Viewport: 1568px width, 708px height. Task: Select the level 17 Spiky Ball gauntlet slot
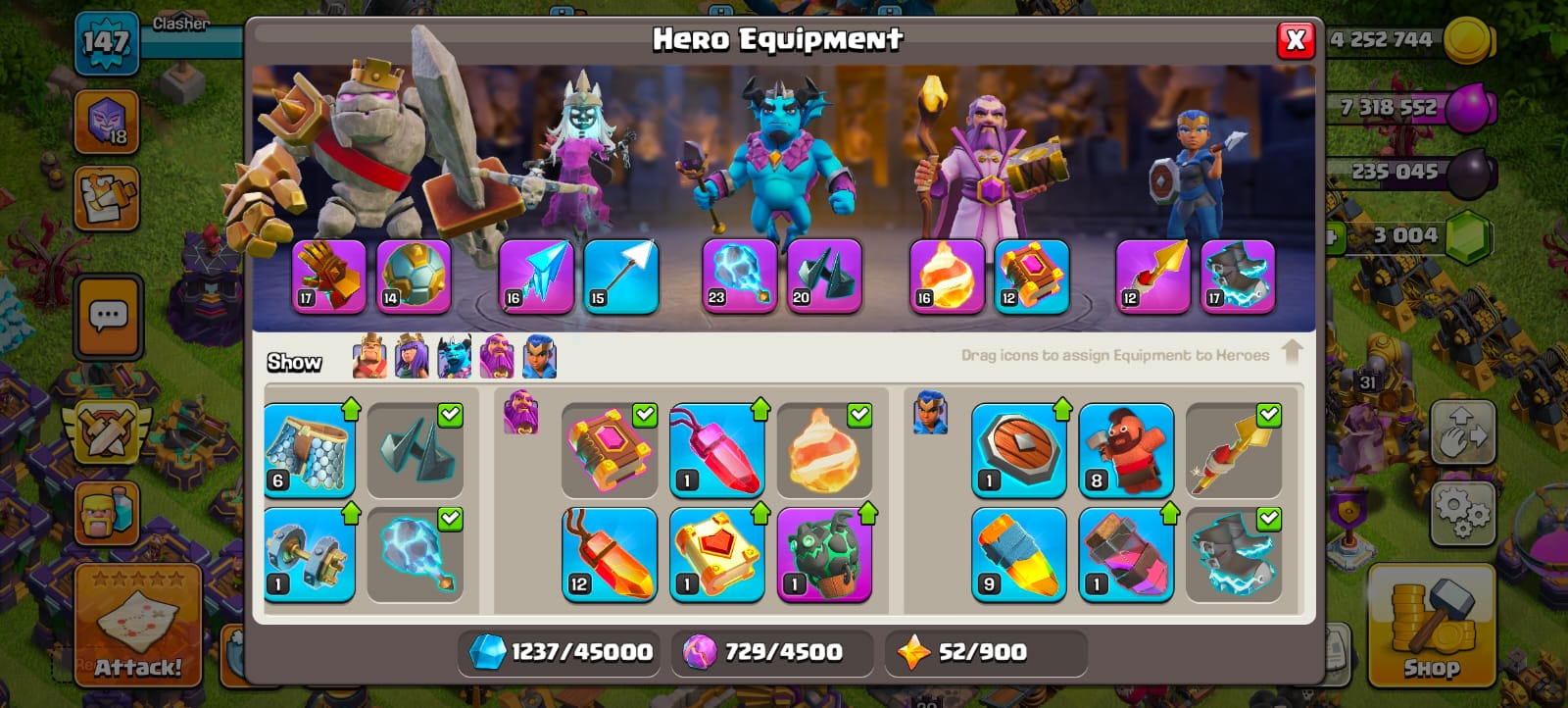[329, 277]
